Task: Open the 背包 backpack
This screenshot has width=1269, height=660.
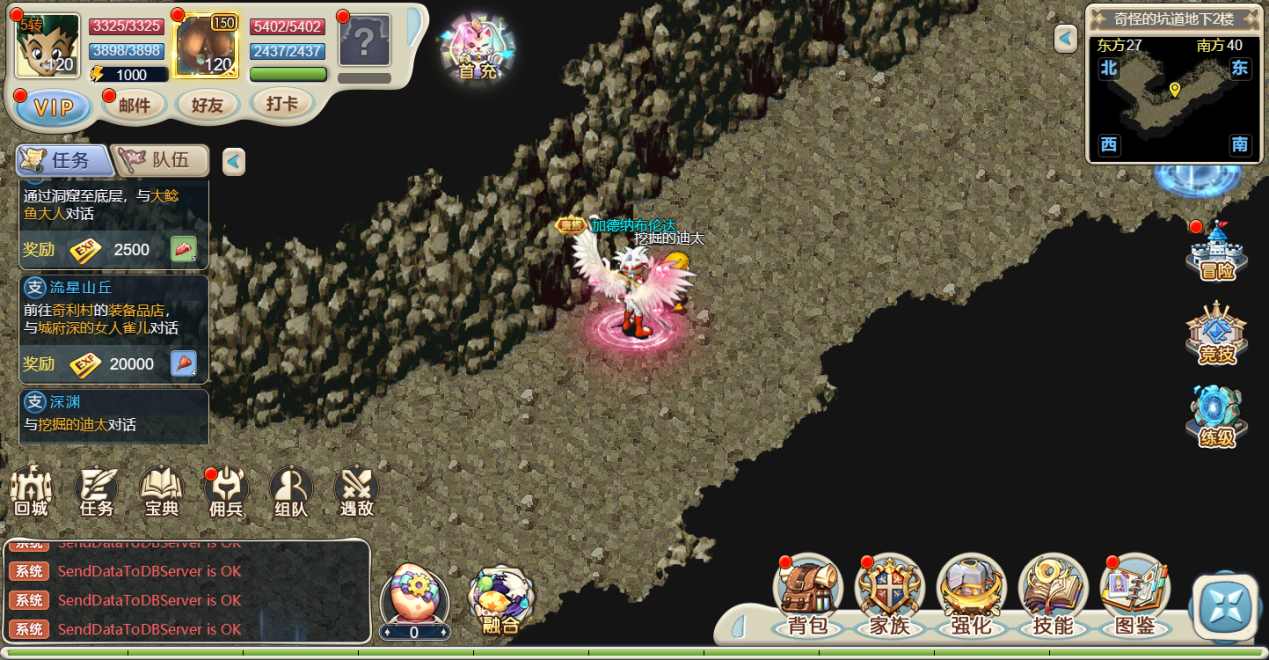Action: (x=808, y=596)
